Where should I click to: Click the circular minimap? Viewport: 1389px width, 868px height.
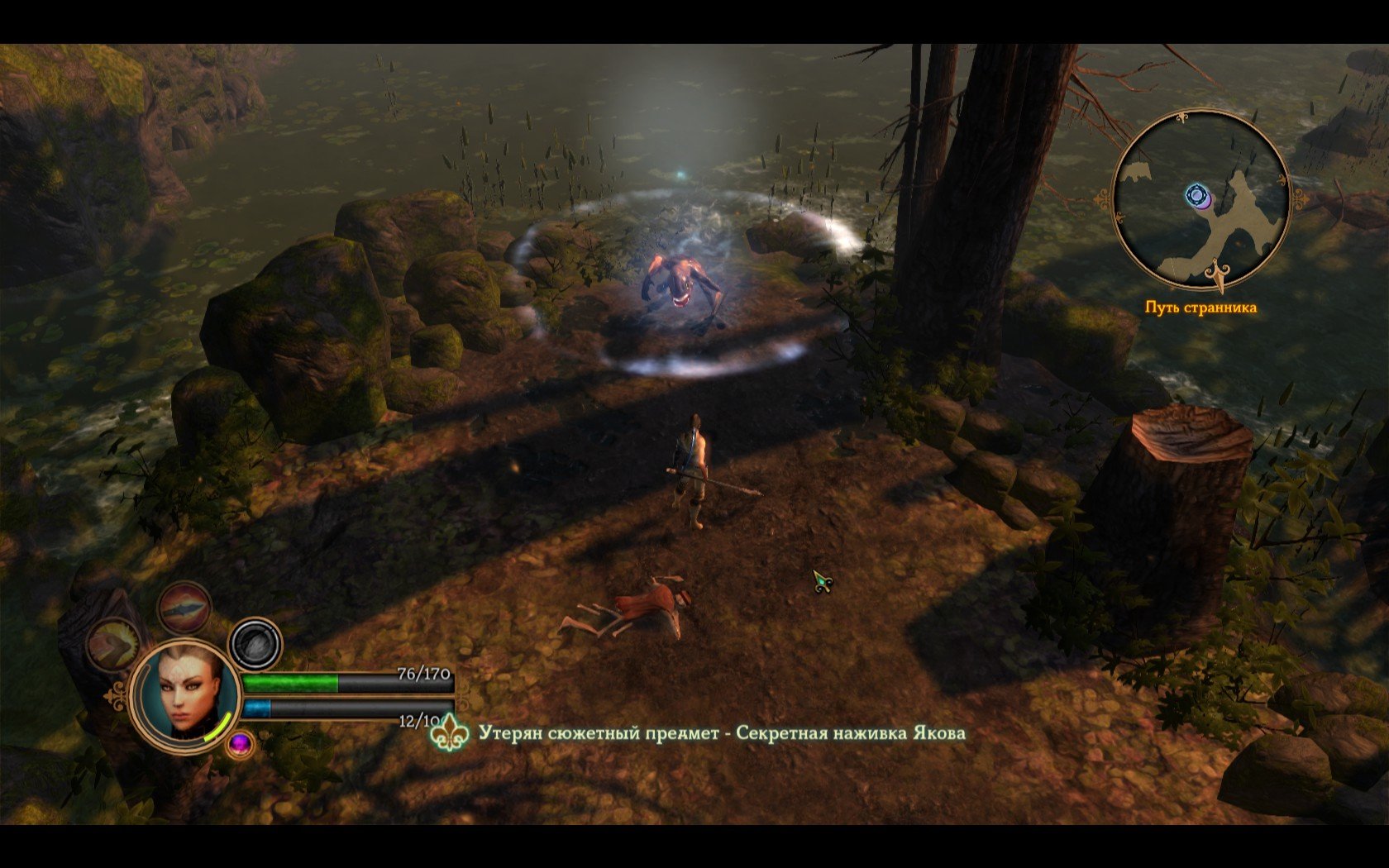(x=1200, y=198)
